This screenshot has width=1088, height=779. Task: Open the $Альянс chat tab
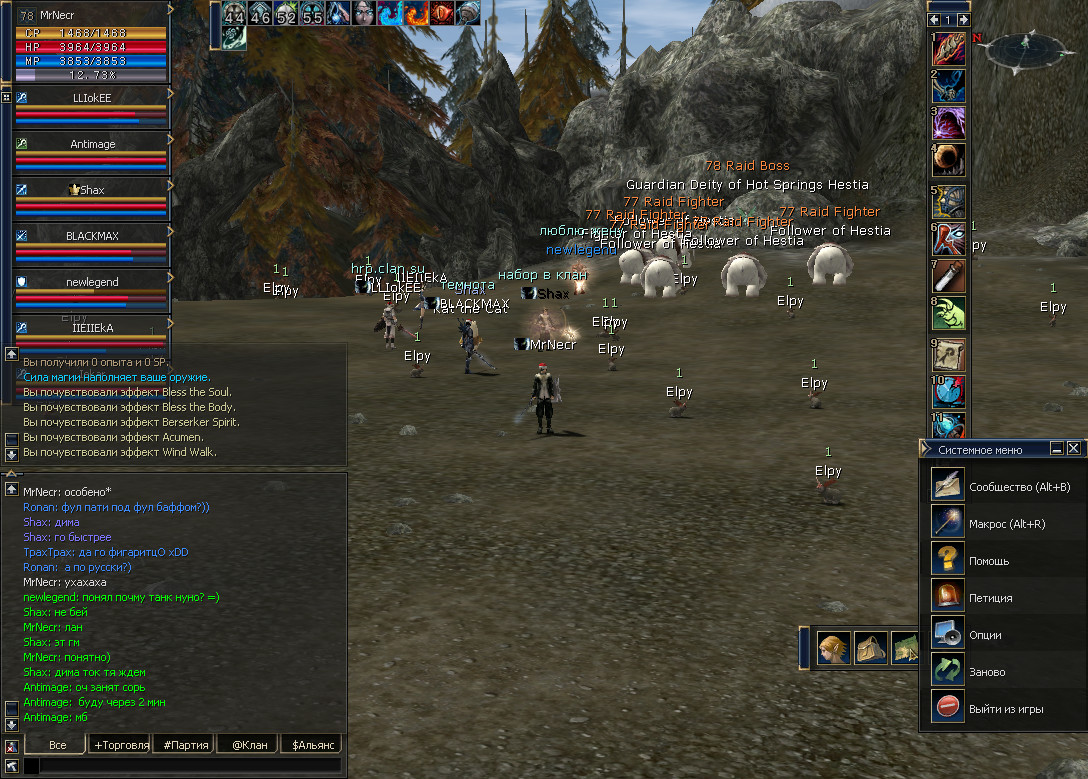[x=311, y=745]
